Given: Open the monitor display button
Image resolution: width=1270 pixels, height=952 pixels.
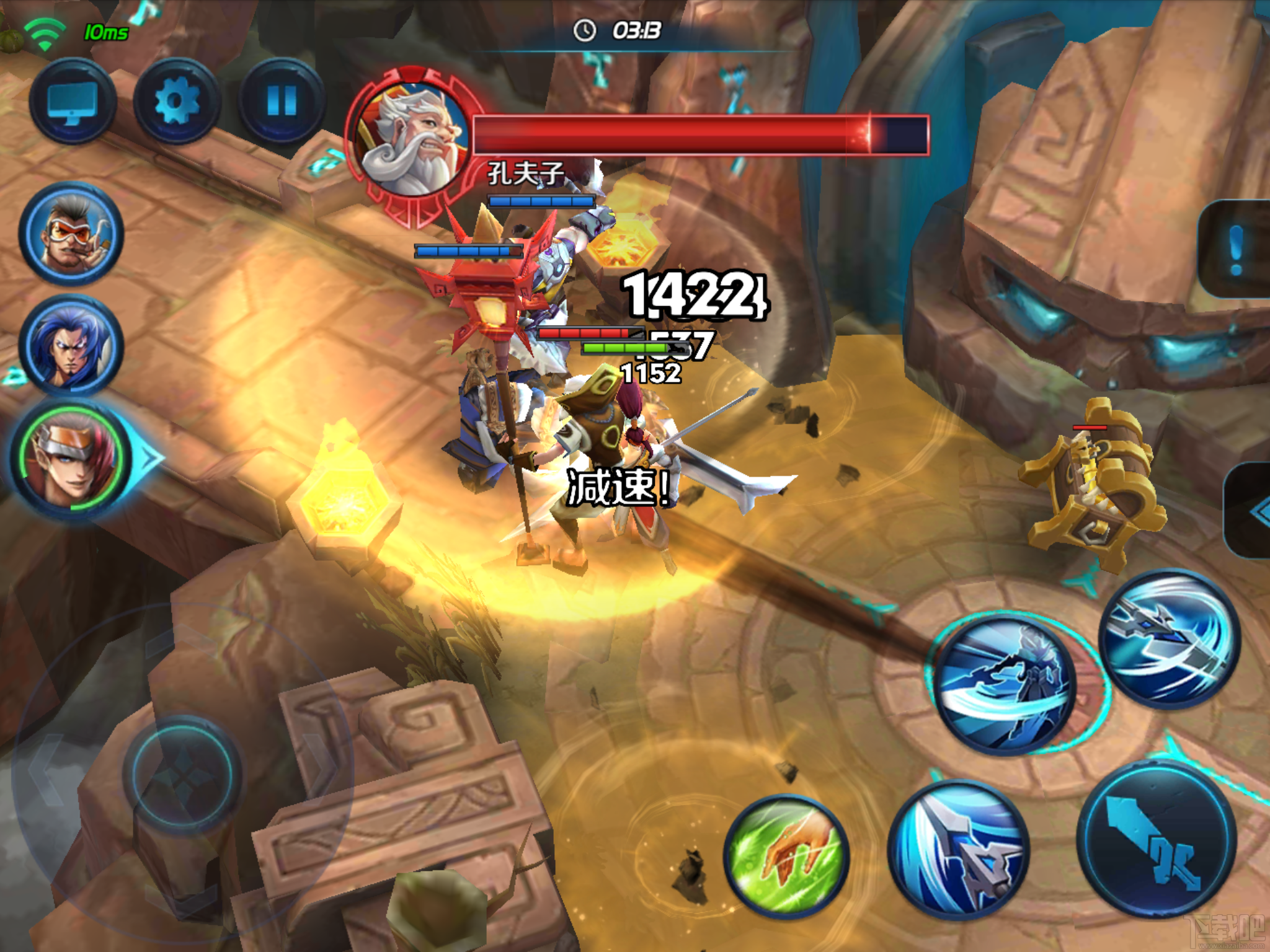Looking at the screenshot, I should click(72, 102).
